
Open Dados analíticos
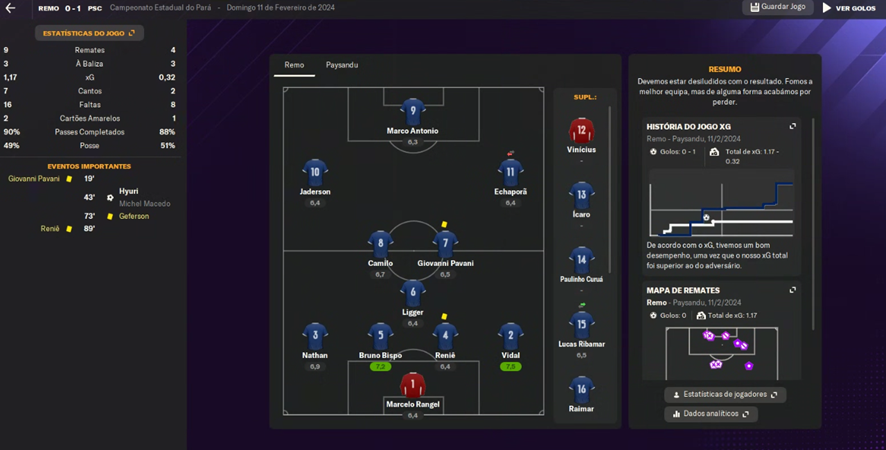click(x=711, y=413)
